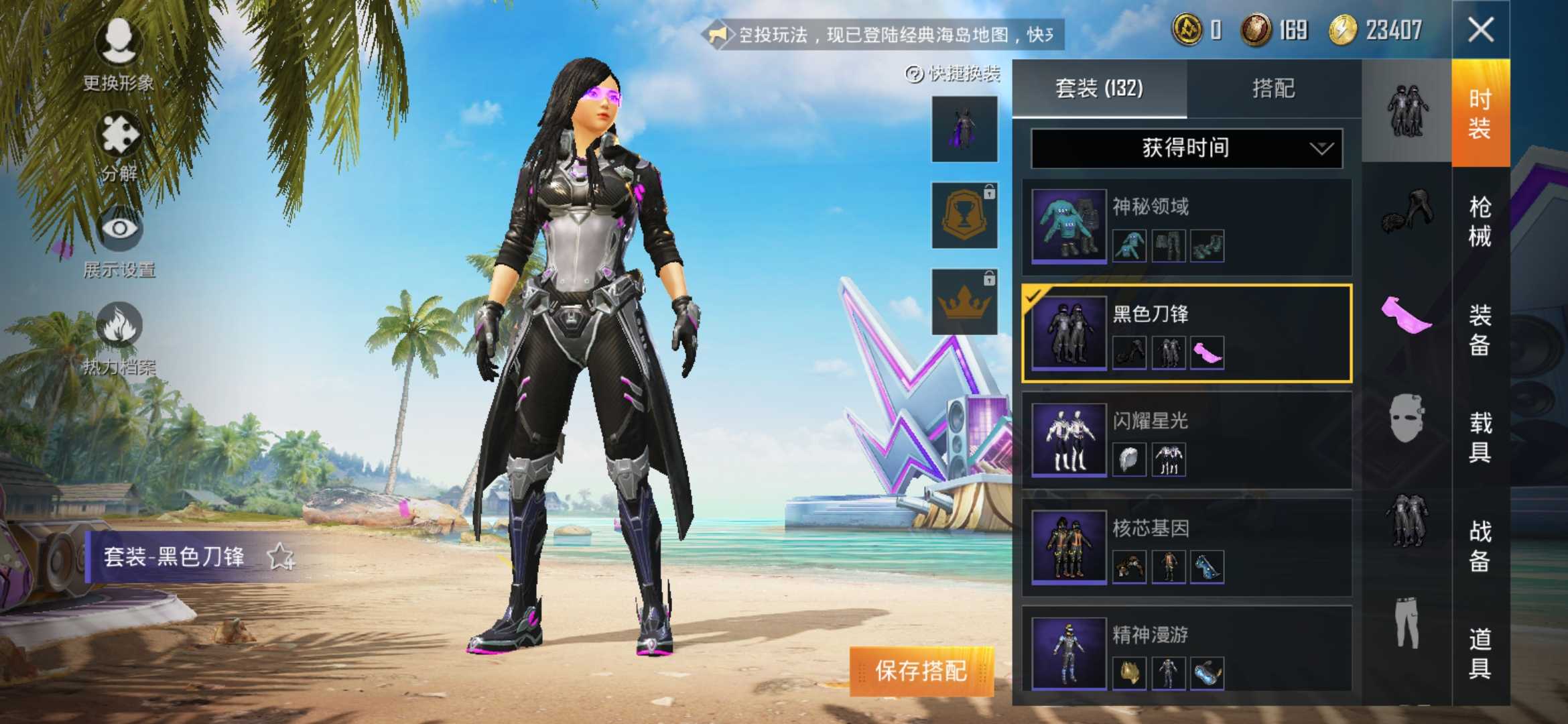Switch to the 枪械 weapons tab
Viewport: 1568px width, 724px height.
[x=1481, y=221]
